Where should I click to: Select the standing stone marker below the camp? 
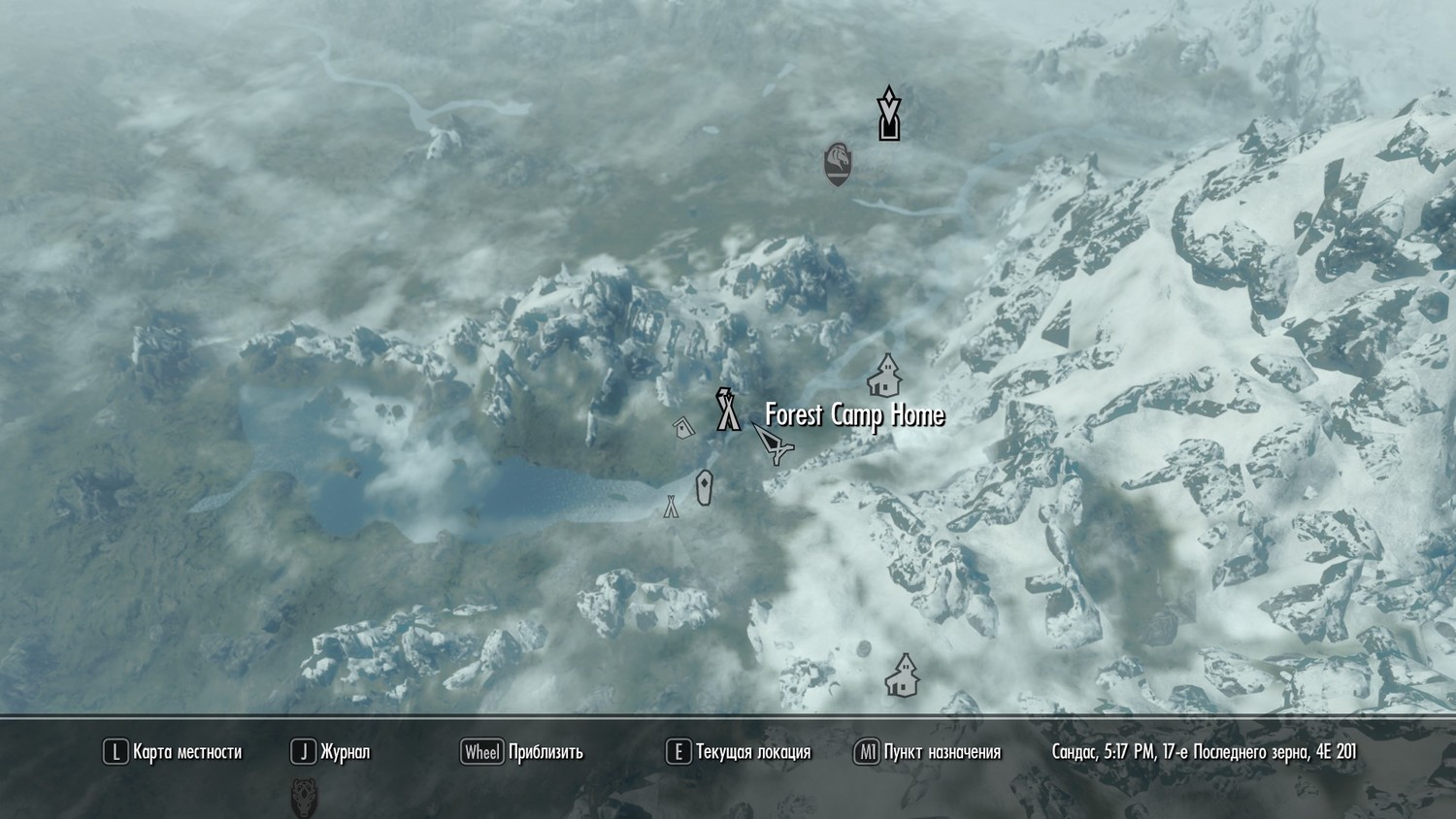tap(704, 488)
